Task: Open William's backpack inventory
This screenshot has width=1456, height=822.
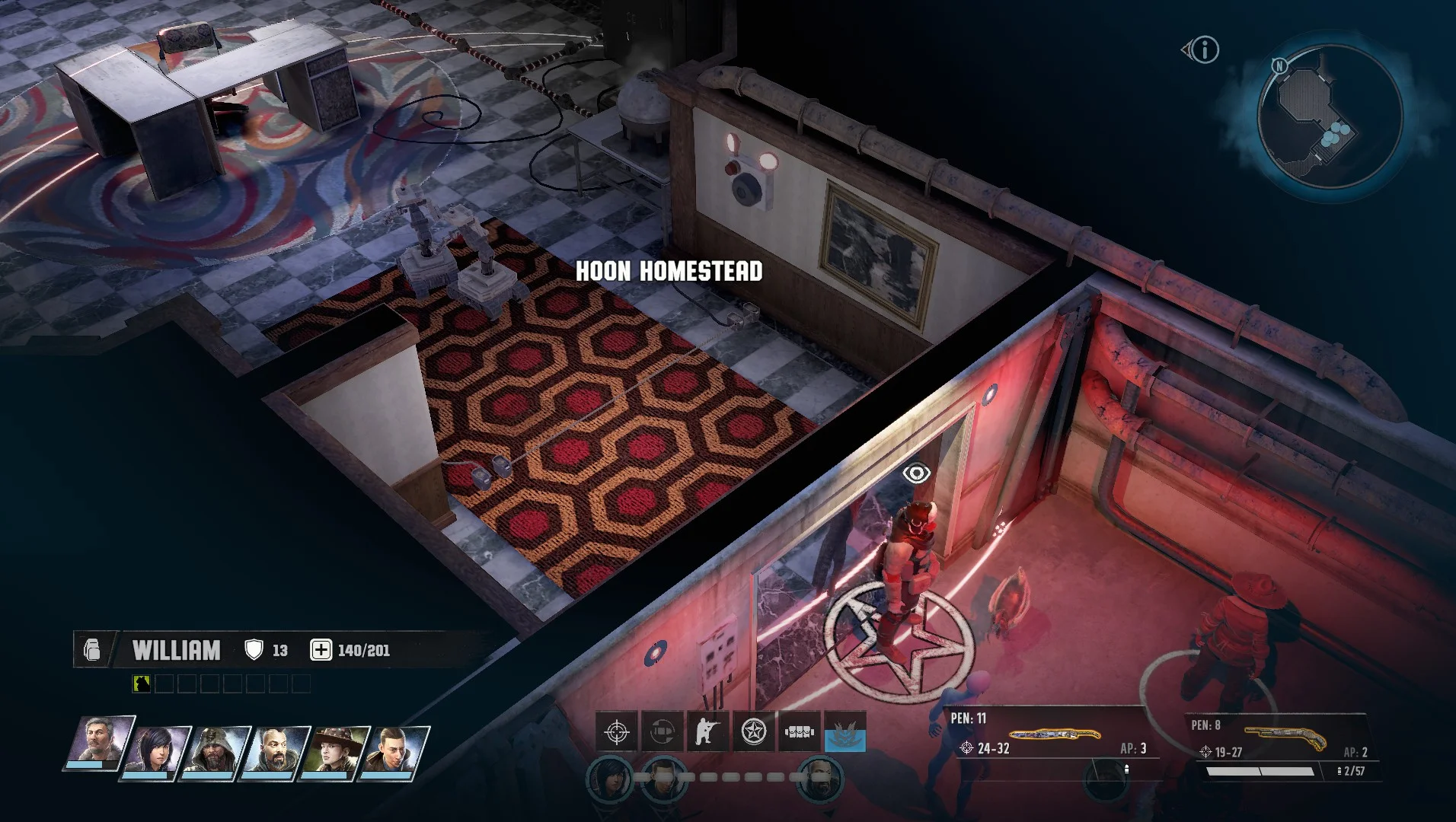Action: tap(92, 650)
